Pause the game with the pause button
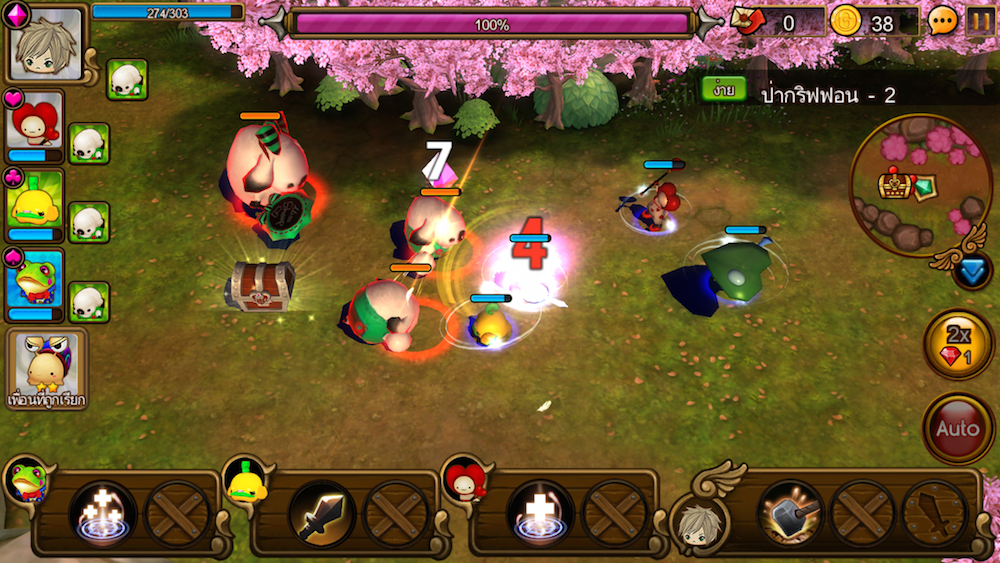The width and height of the screenshot is (1000, 563). click(979, 21)
